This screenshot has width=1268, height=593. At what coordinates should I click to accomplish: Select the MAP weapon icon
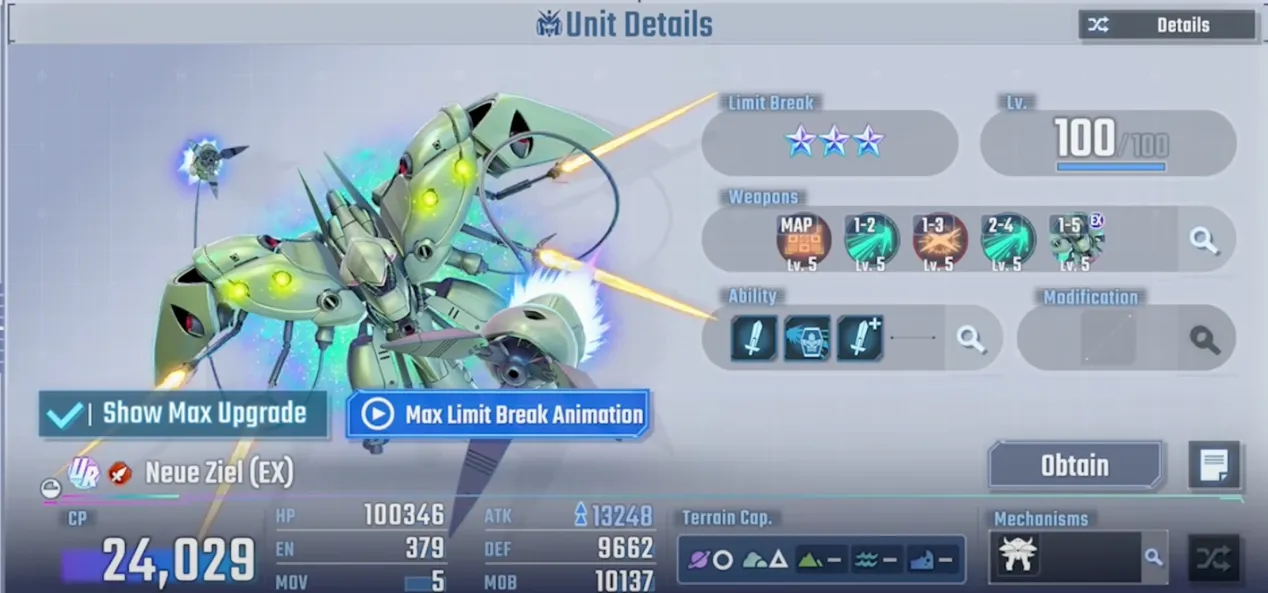point(804,240)
